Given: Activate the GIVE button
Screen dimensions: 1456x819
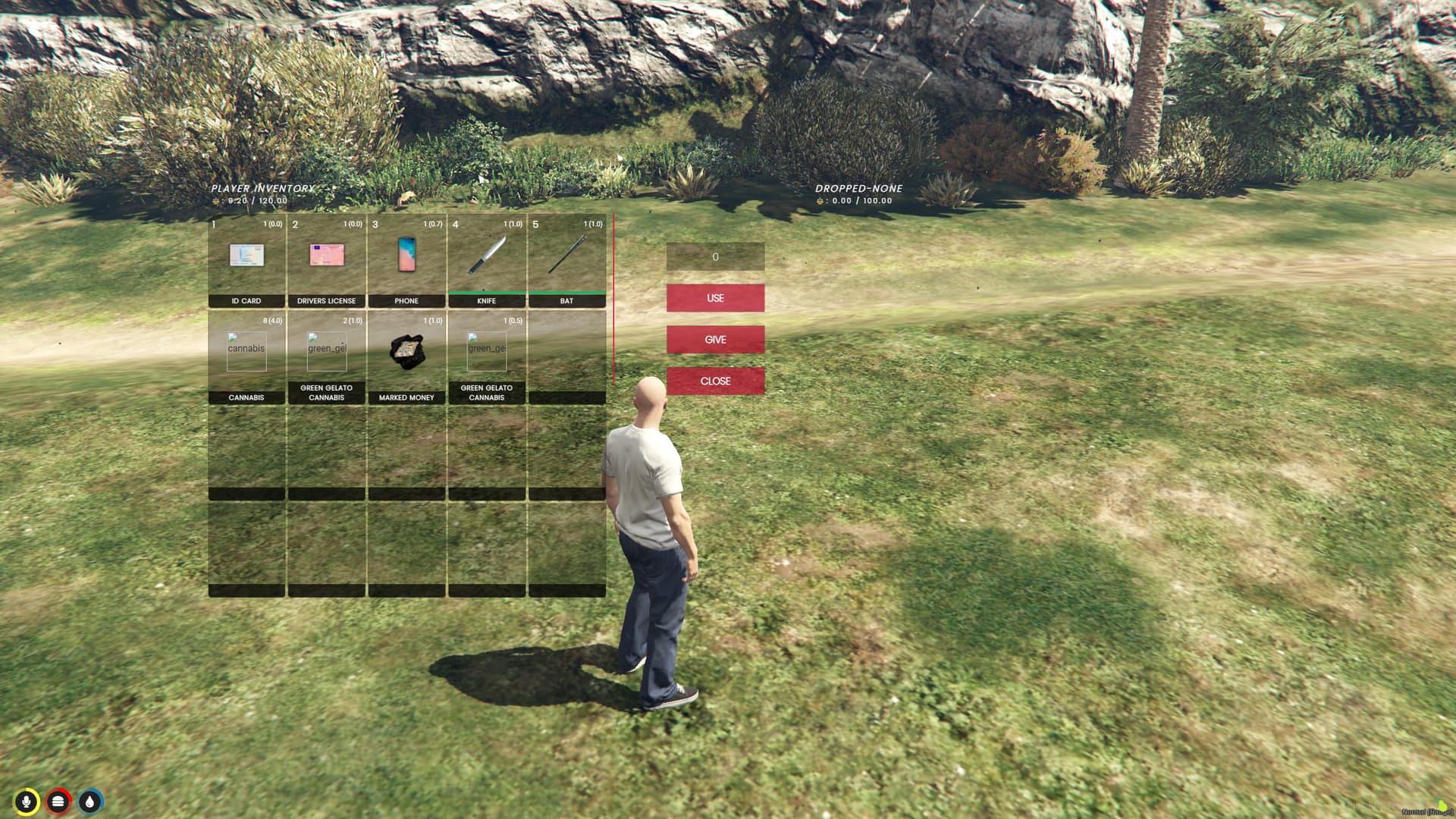Looking at the screenshot, I should pos(715,340).
